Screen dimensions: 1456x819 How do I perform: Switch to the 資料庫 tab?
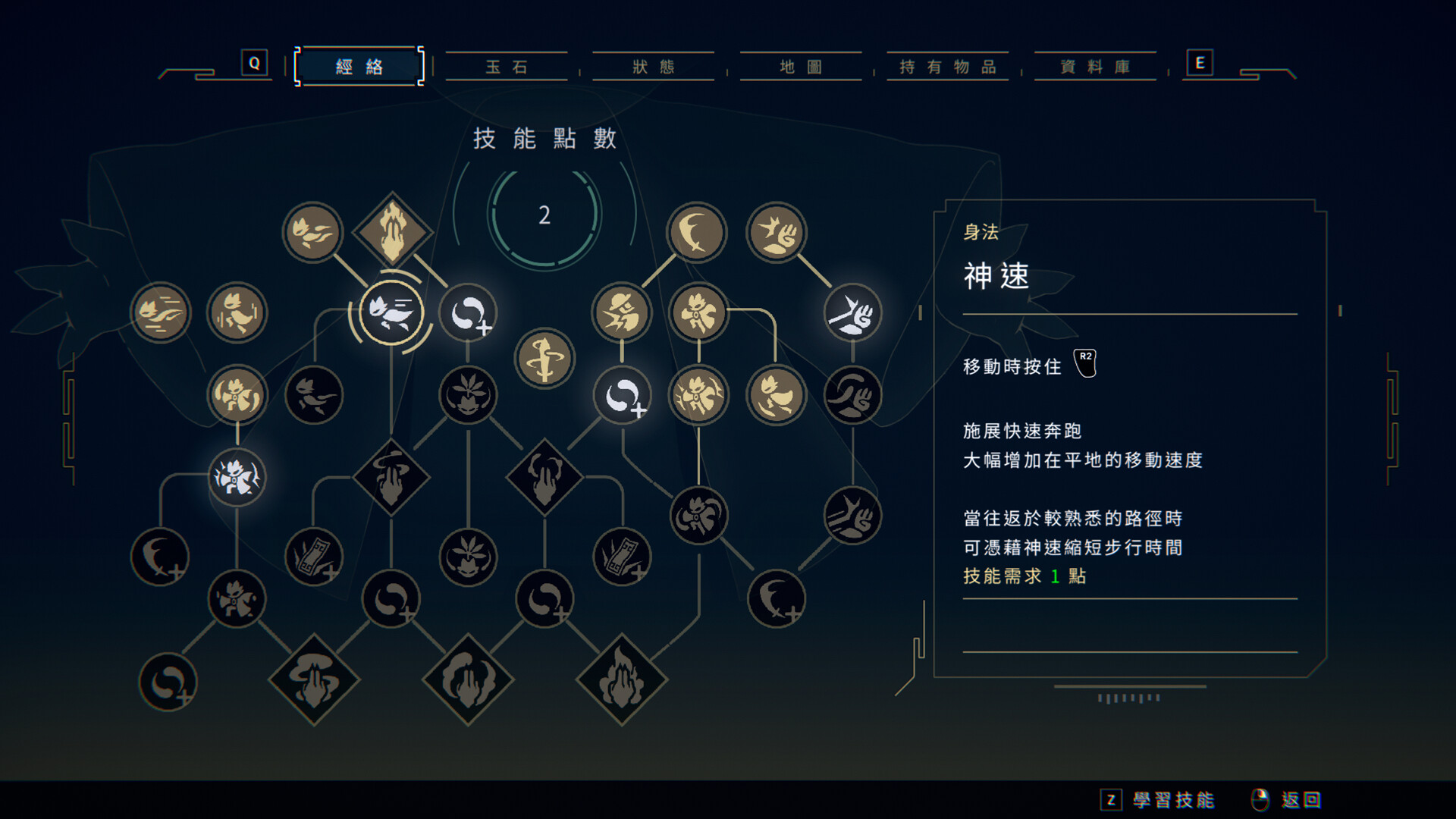click(1094, 67)
